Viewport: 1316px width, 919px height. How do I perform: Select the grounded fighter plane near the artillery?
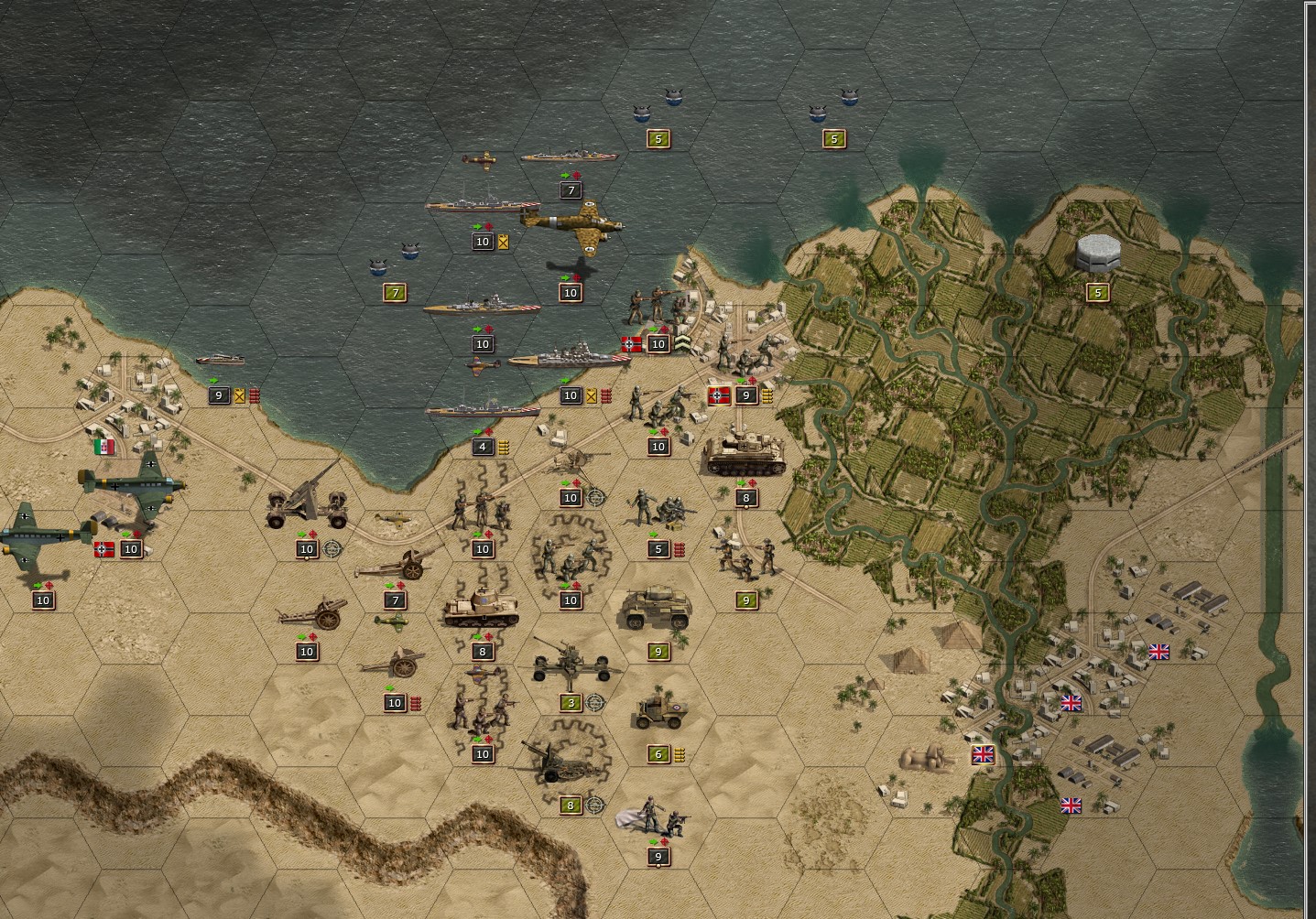(393, 517)
